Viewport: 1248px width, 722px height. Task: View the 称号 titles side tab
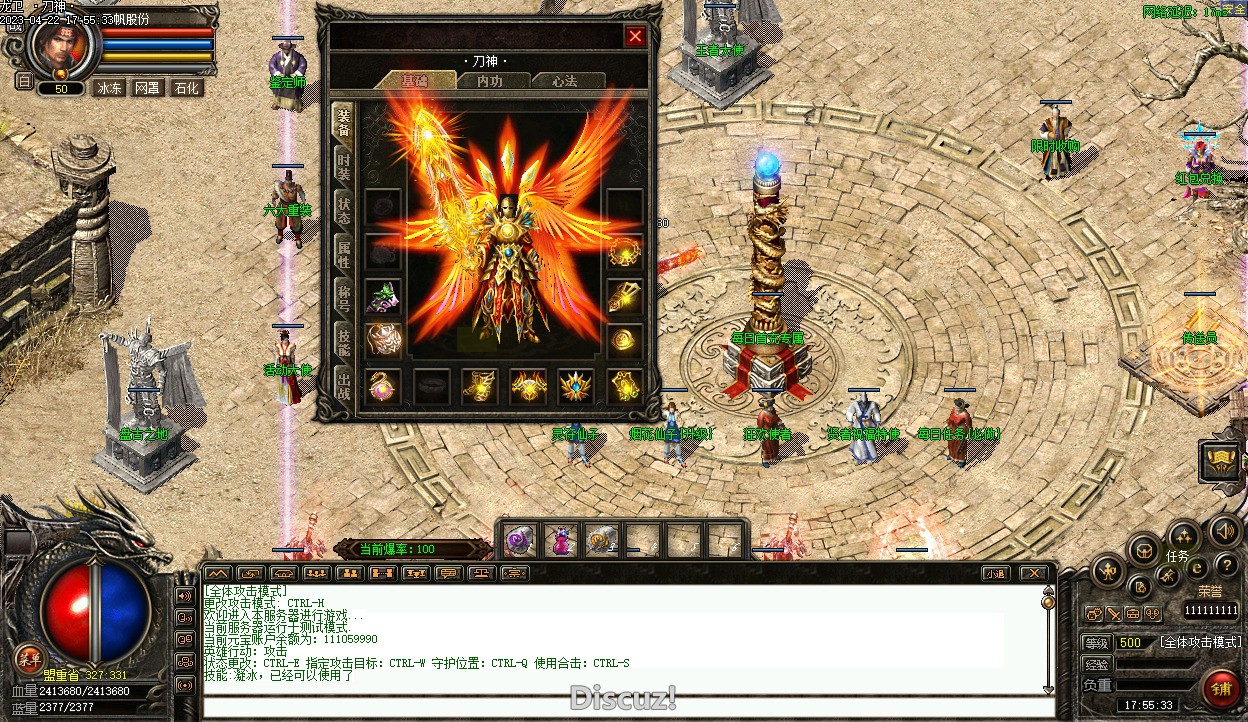tap(343, 296)
